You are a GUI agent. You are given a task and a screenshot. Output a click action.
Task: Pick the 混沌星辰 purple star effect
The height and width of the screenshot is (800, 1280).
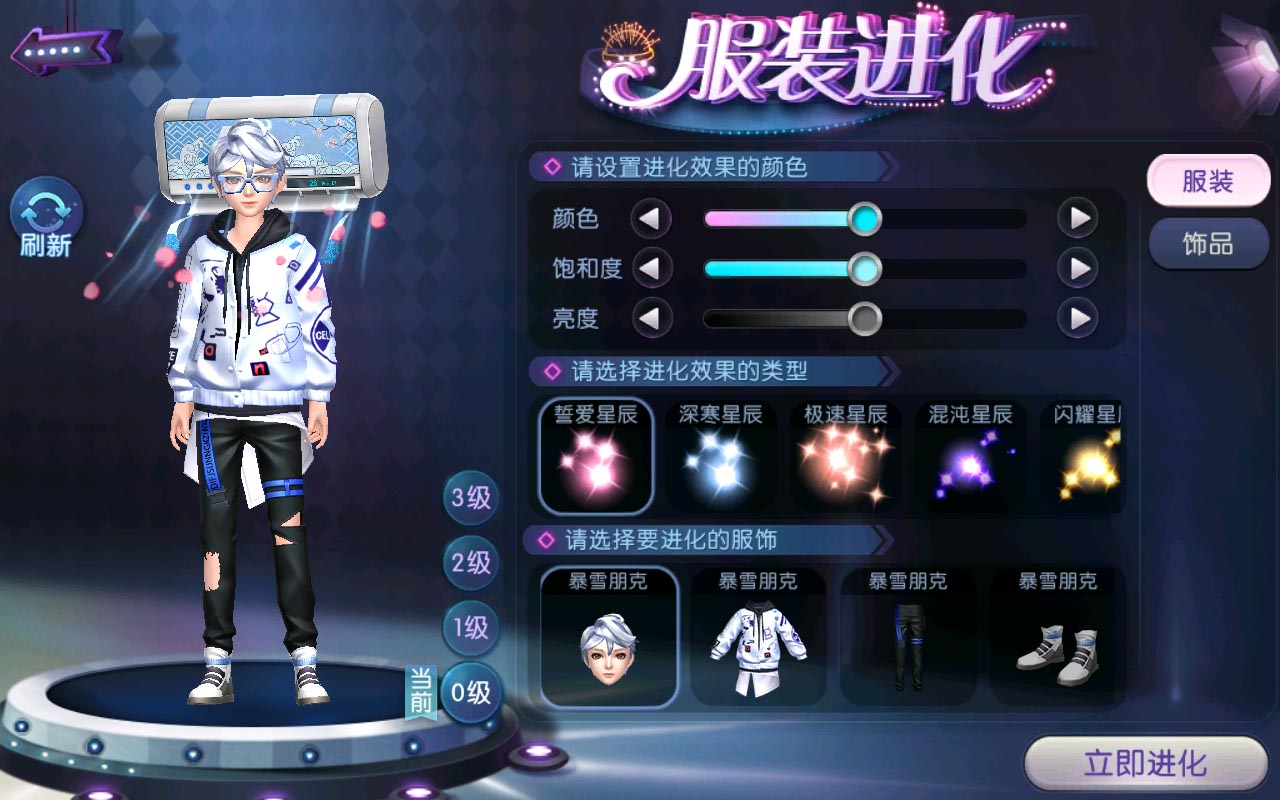pyautogui.click(x=969, y=457)
